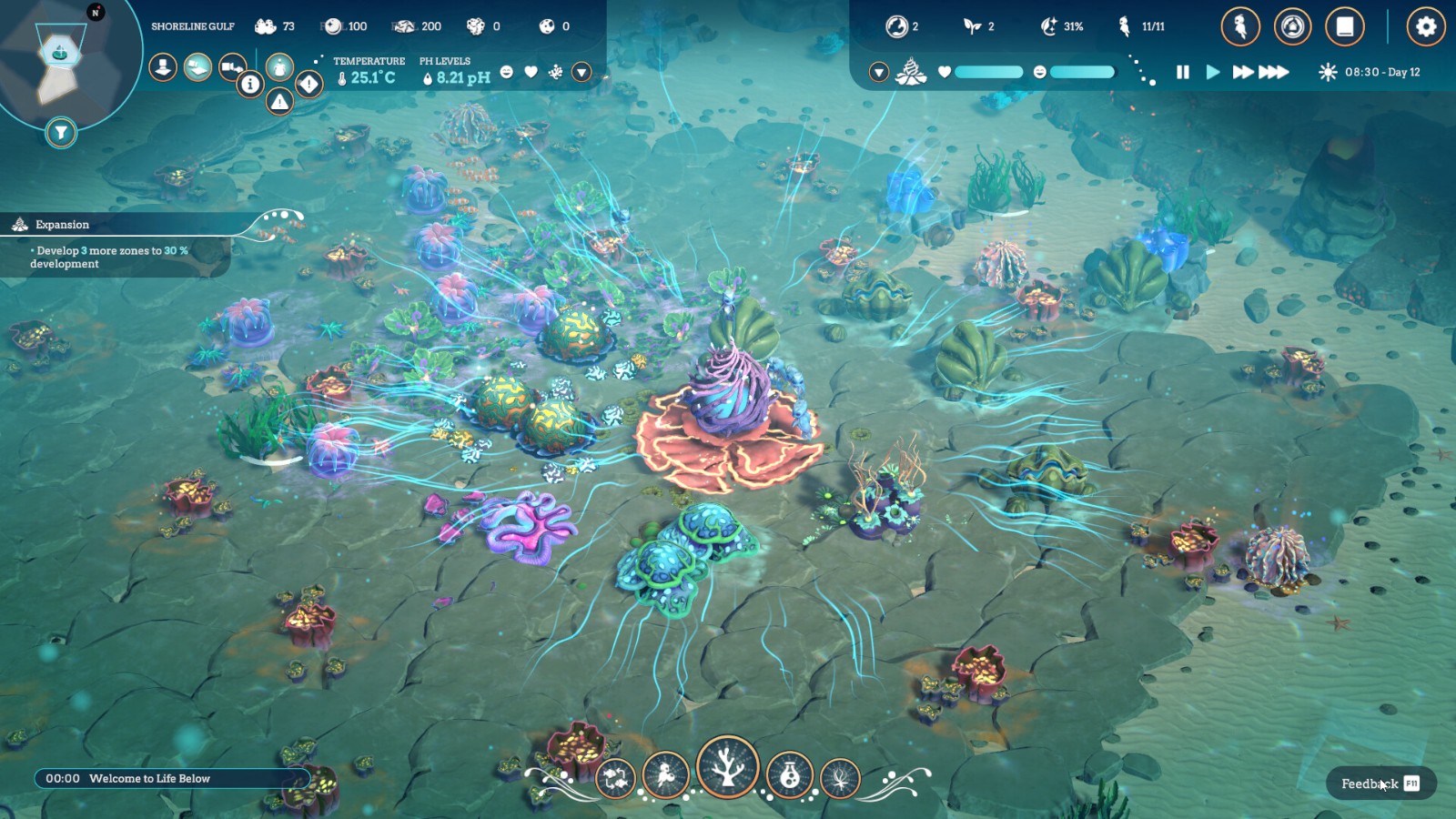
Task: Open the fish swap menu
Action: [x=615, y=778]
